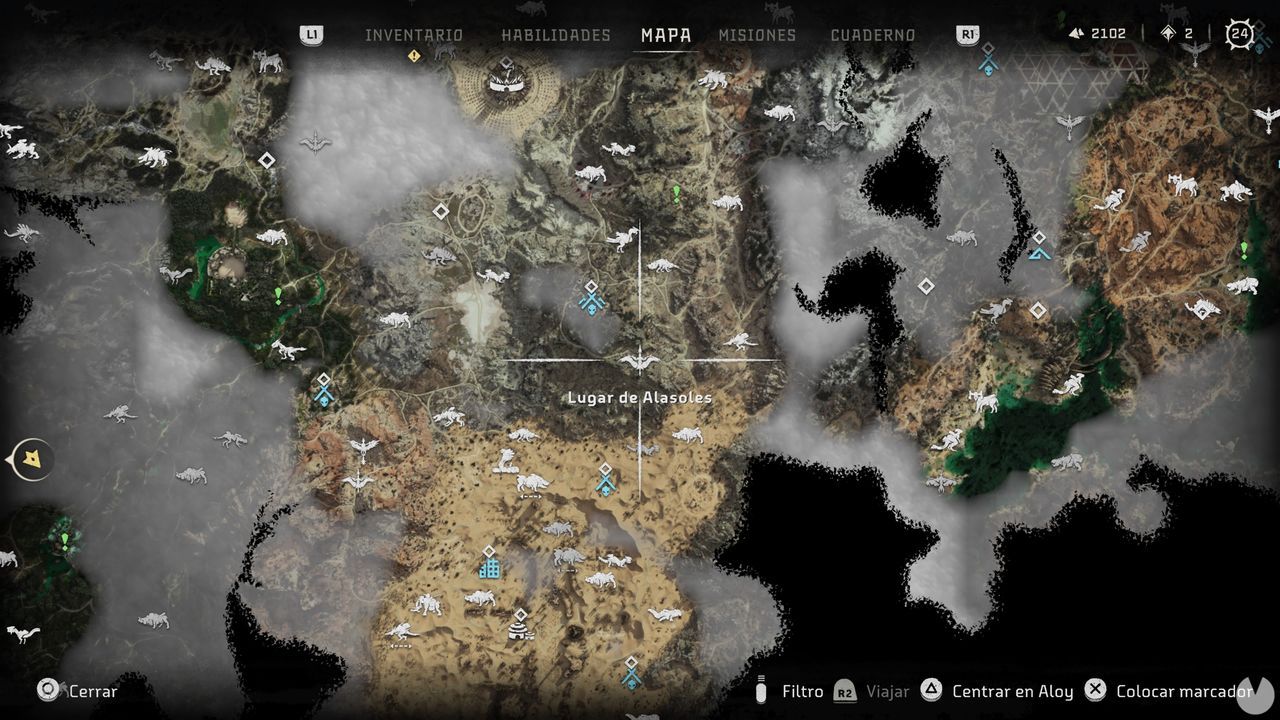Open the Habilidades tab
The height and width of the screenshot is (720, 1280).
(555, 35)
